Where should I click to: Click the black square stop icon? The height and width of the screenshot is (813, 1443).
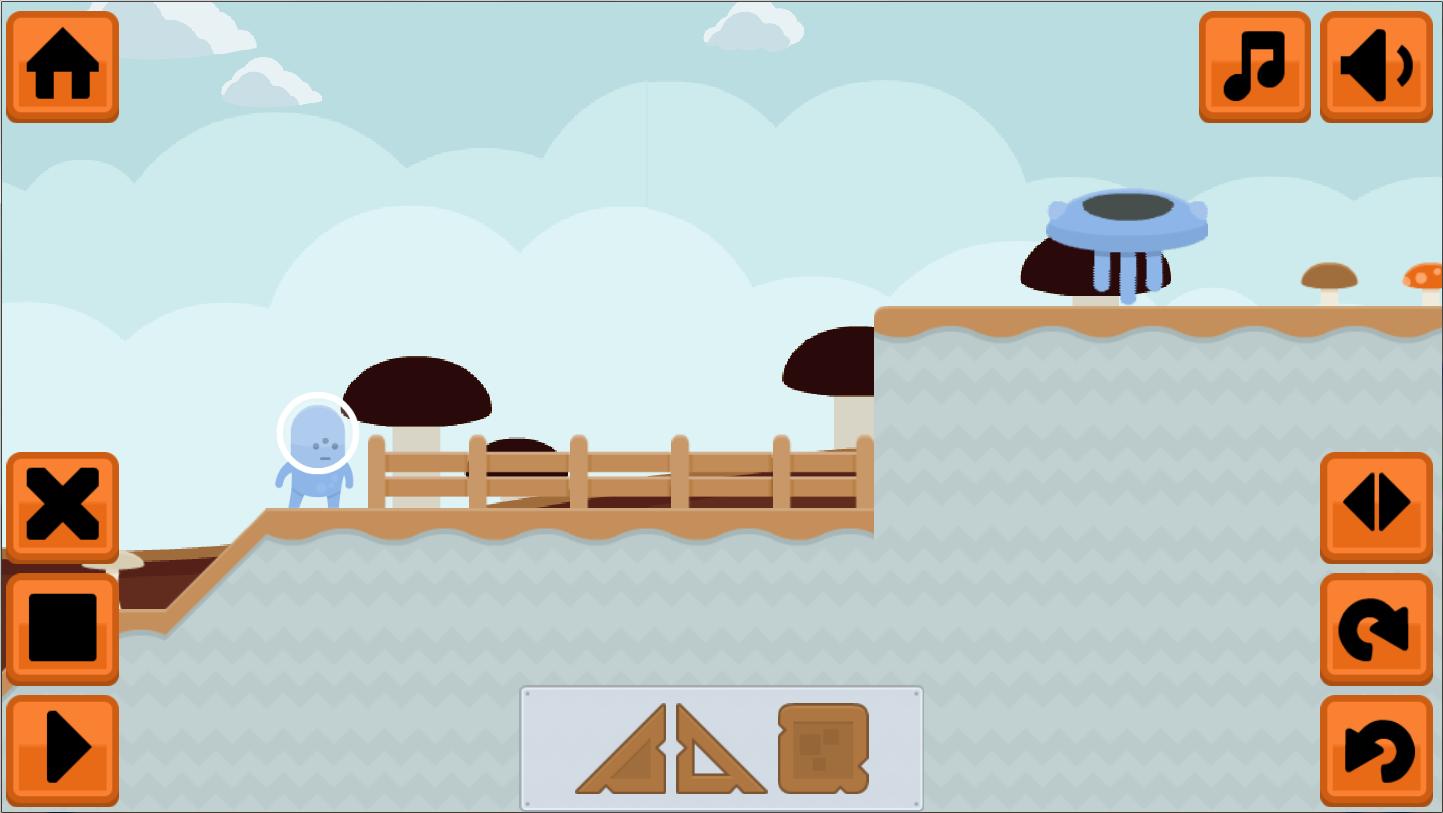[62, 625]
